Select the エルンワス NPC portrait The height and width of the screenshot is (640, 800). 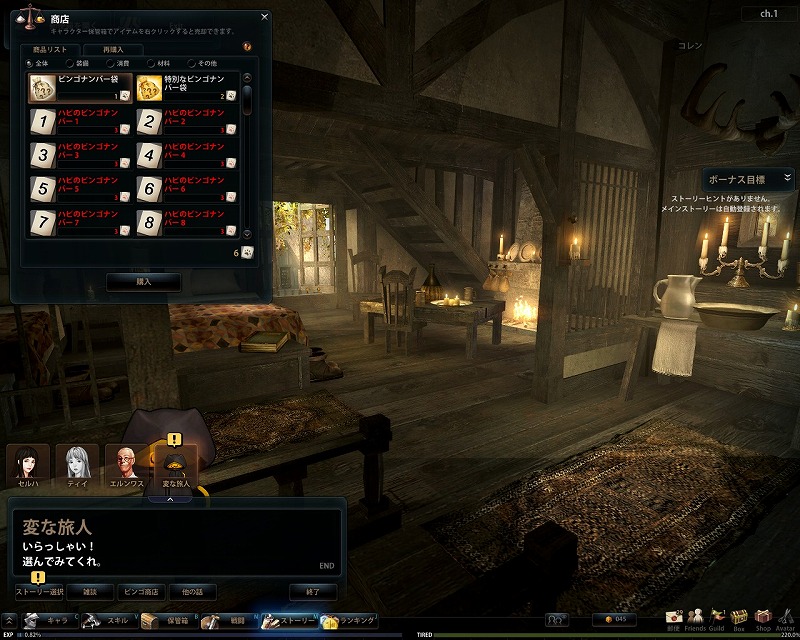point(126,466)
